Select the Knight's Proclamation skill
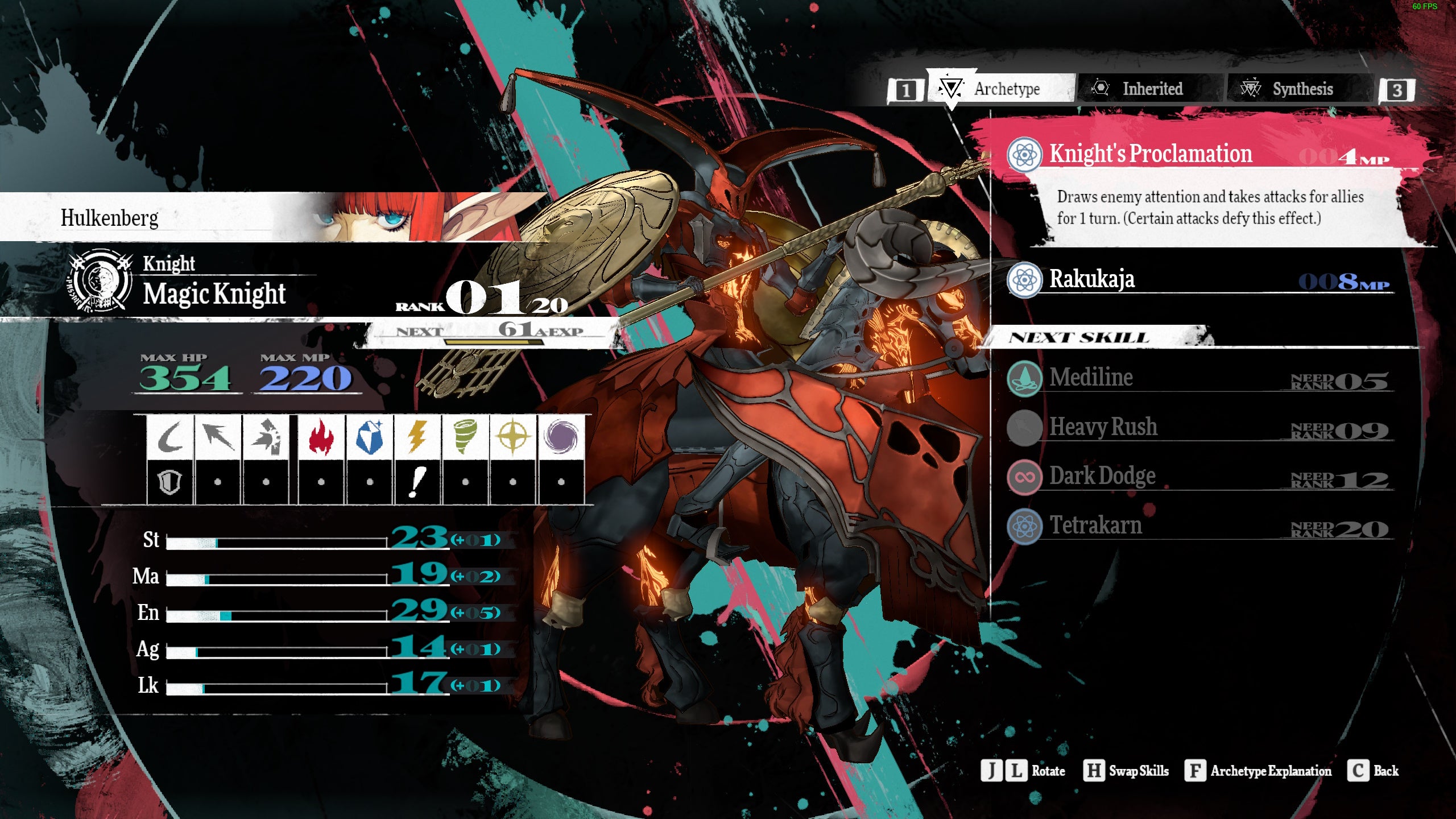This screenshot has height=819, width=1456. tap(1150, 154)
